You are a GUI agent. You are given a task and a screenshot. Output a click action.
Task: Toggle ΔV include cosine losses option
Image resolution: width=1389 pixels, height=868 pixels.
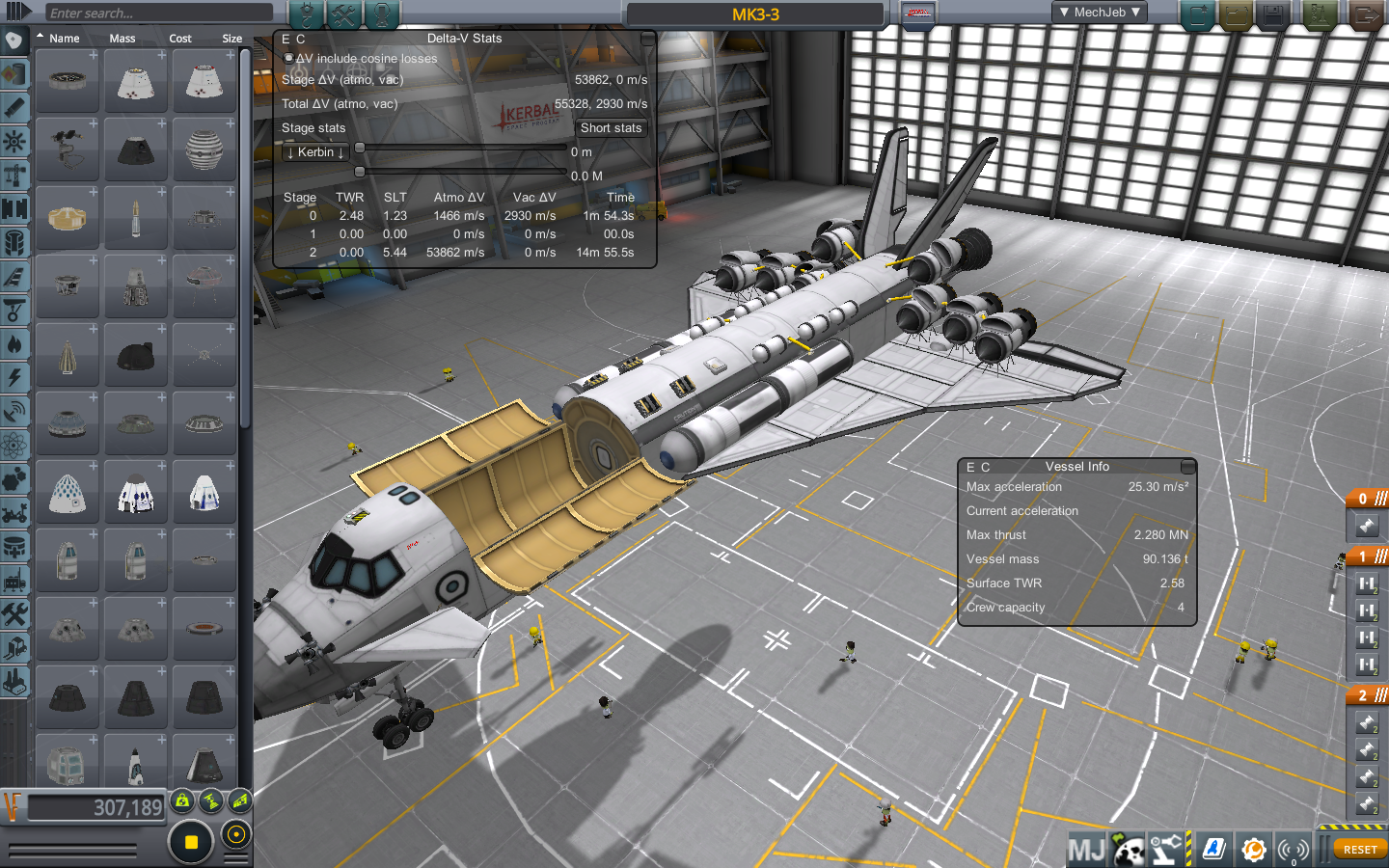coord(288,59)
